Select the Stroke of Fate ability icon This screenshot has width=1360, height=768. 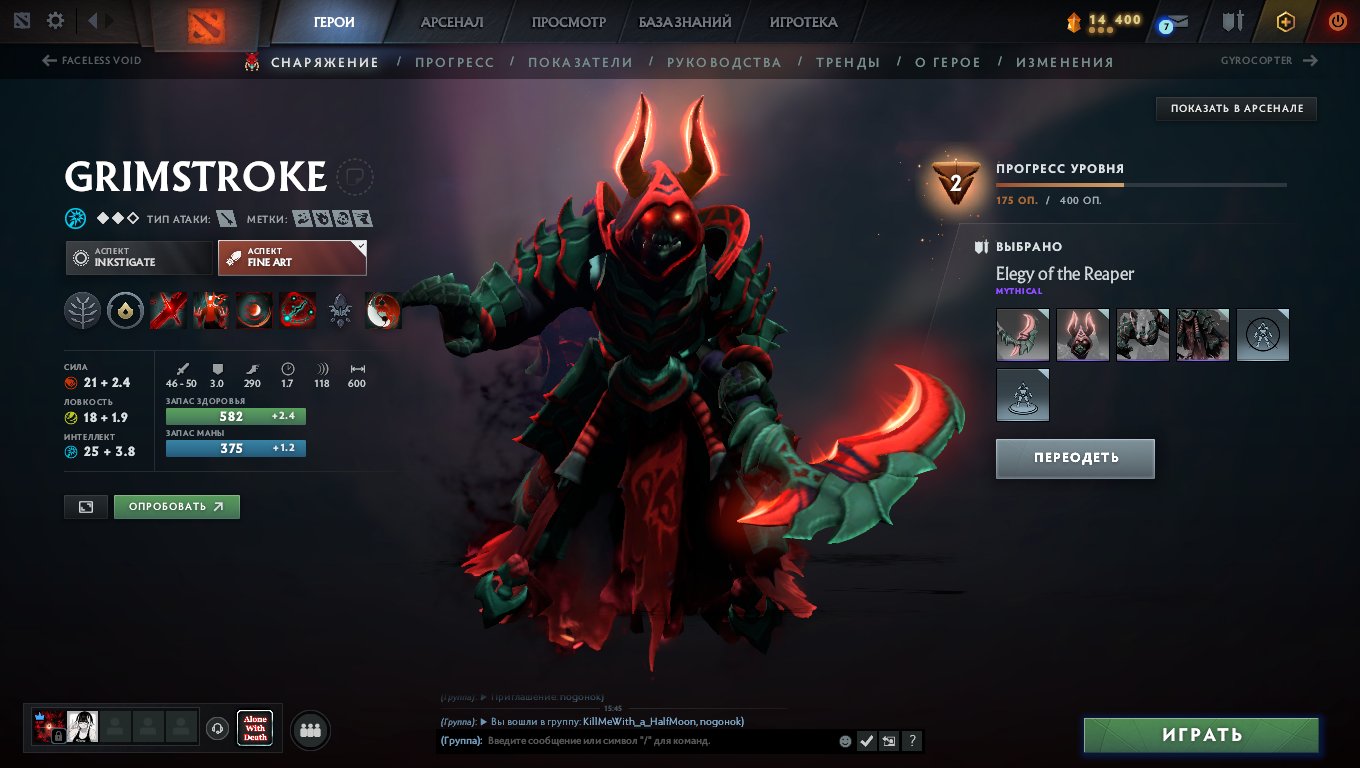[x=168, y=310]
